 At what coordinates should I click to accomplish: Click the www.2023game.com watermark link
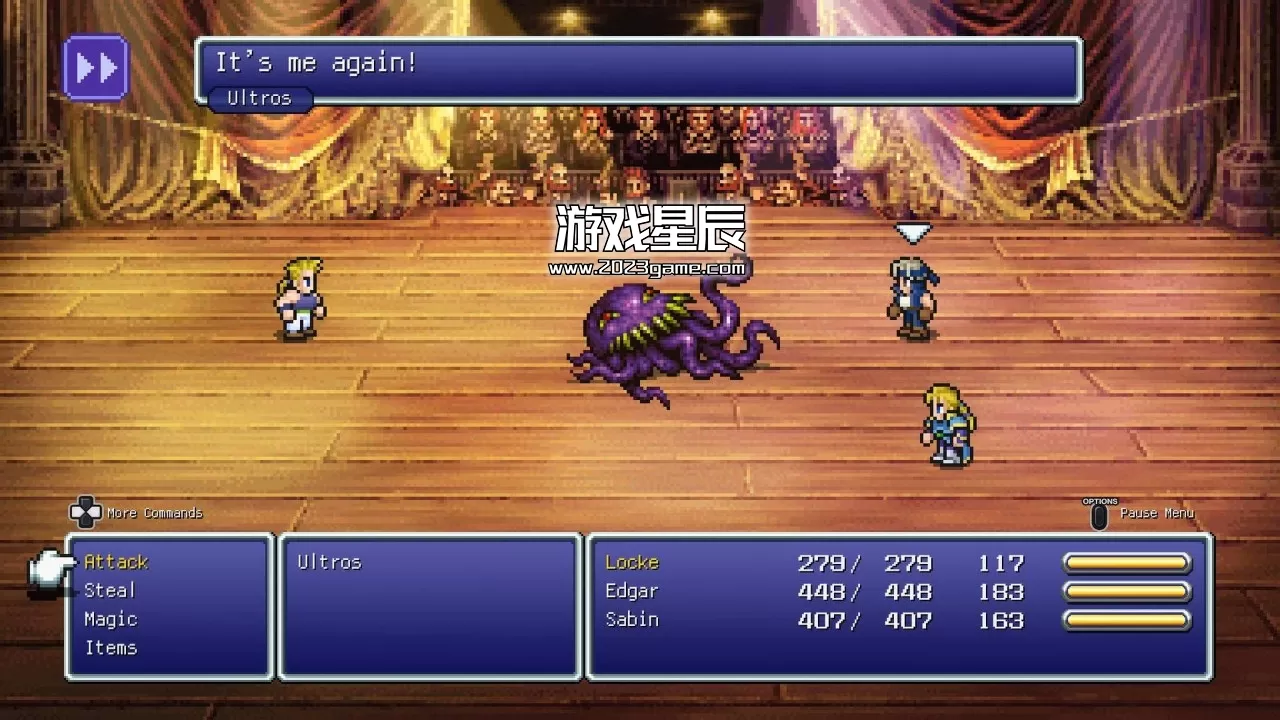point(646,268)
